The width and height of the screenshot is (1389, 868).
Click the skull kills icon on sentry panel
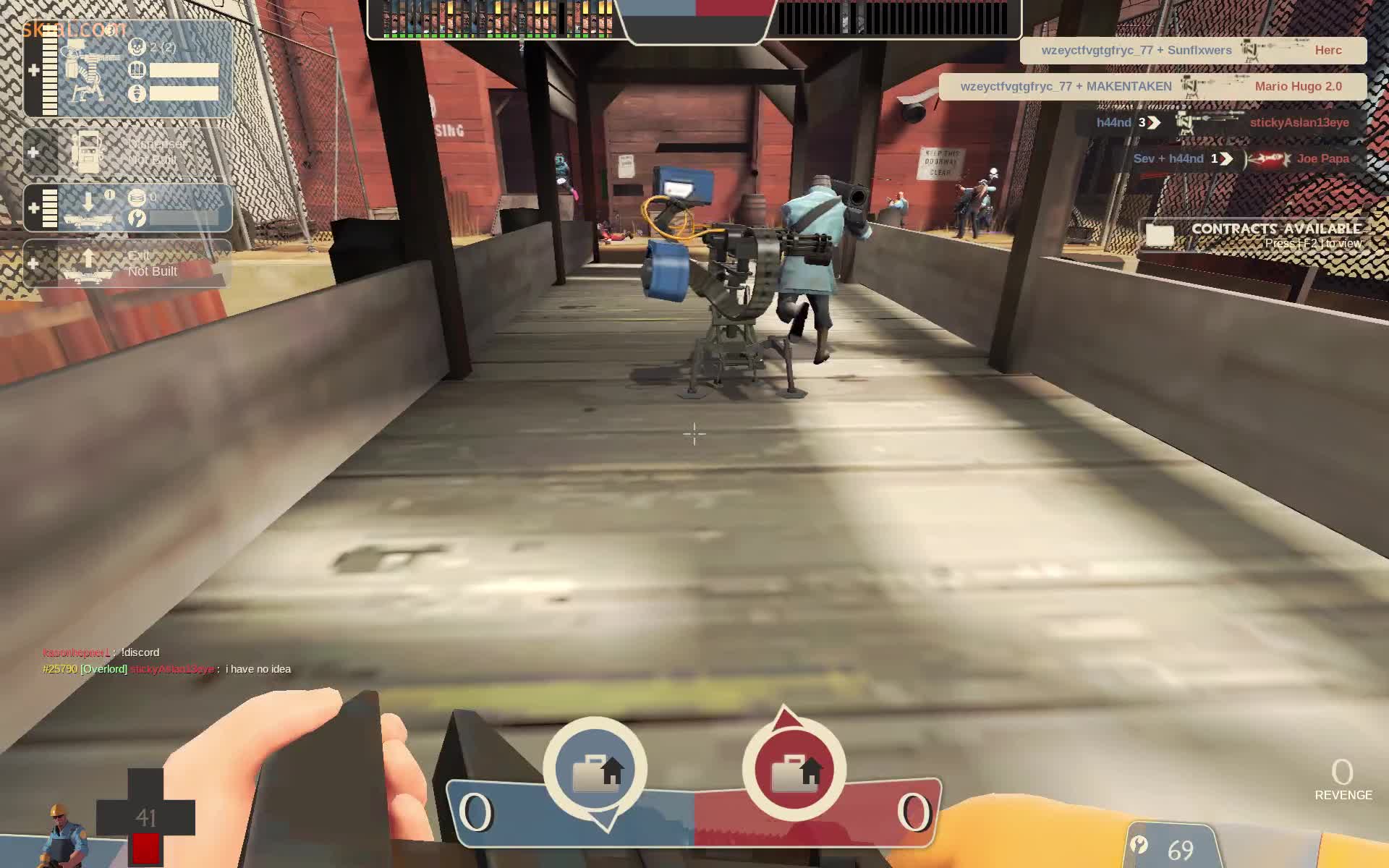[x=136, y=47]
